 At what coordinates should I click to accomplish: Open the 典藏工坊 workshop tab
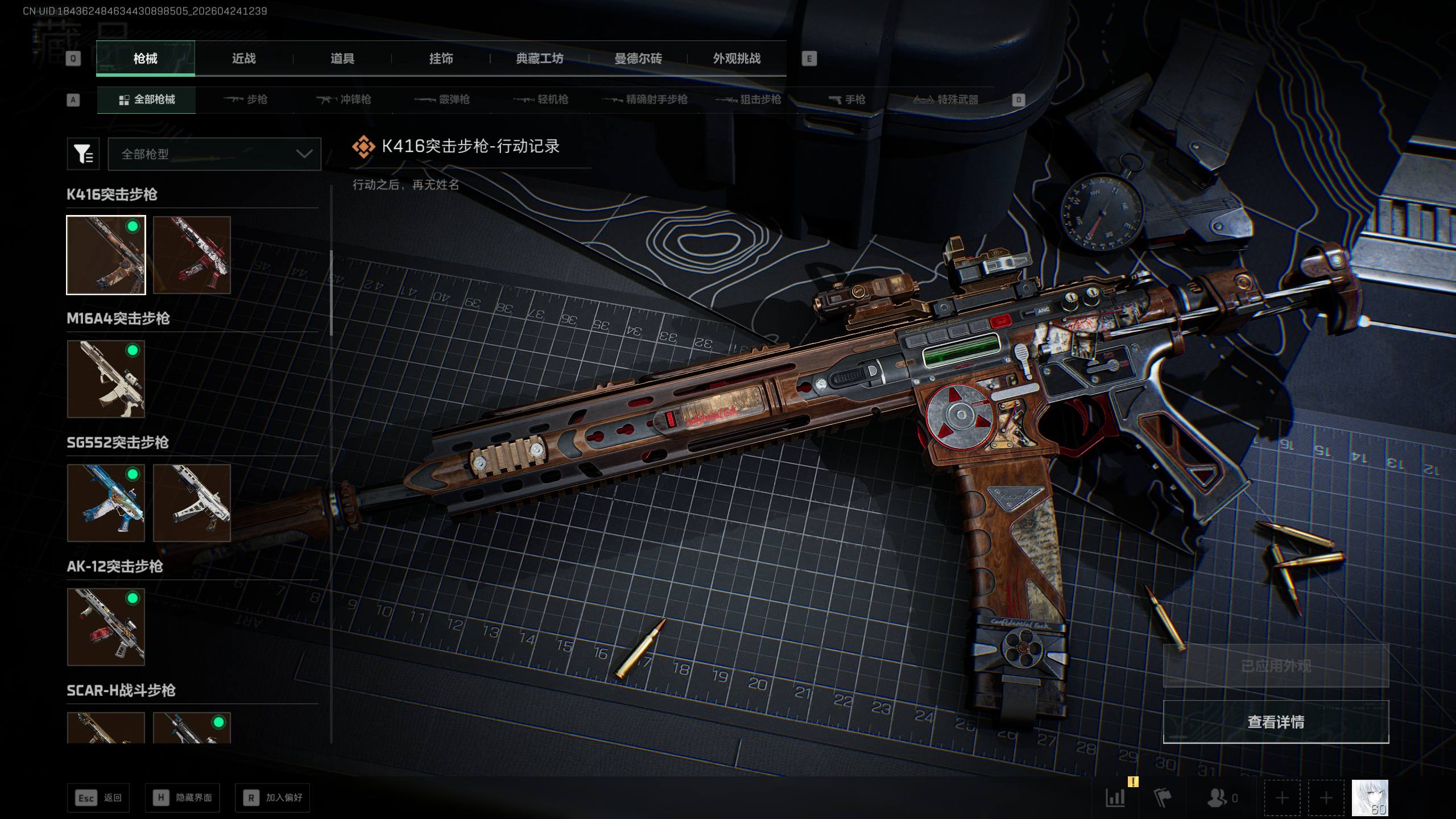point(539,59)
